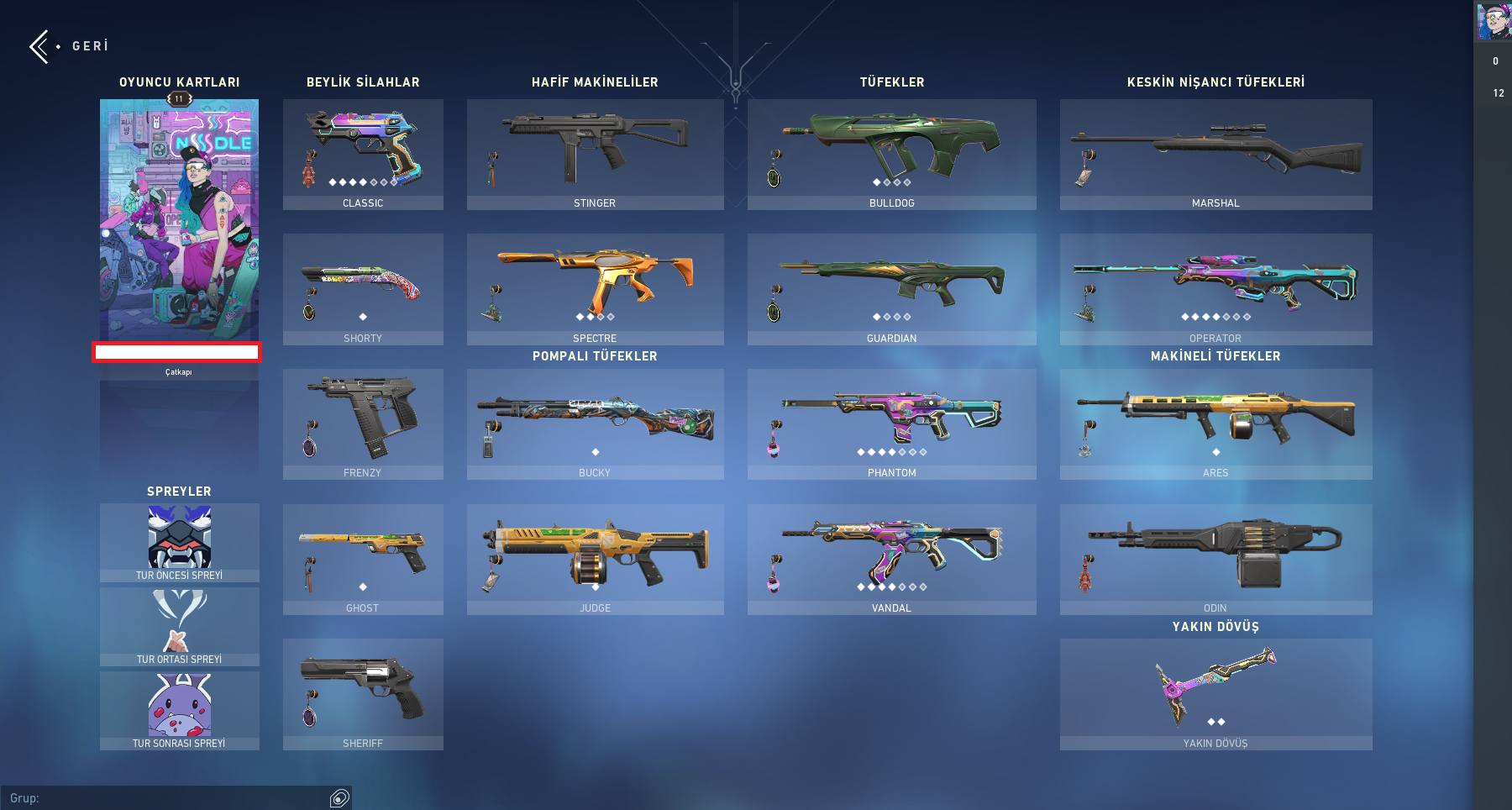Choose the Odin machine gun tile
The width and height of the screenshot is (1512, 810).
point(1215,559)
